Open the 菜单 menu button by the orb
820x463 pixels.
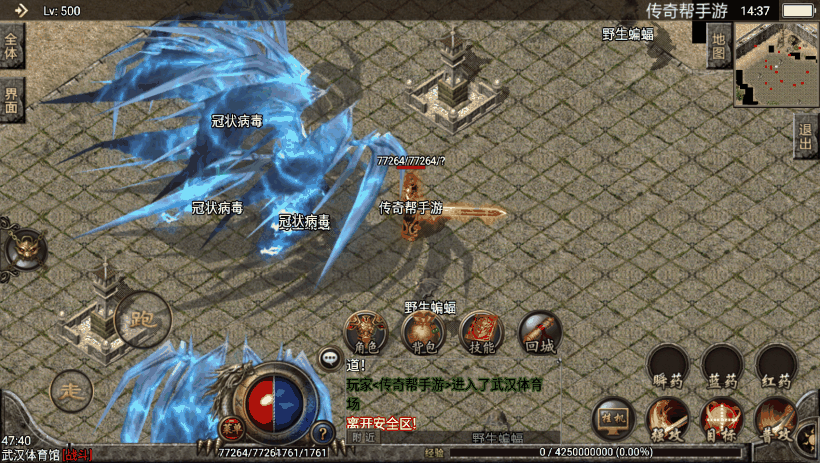point(232,428)
